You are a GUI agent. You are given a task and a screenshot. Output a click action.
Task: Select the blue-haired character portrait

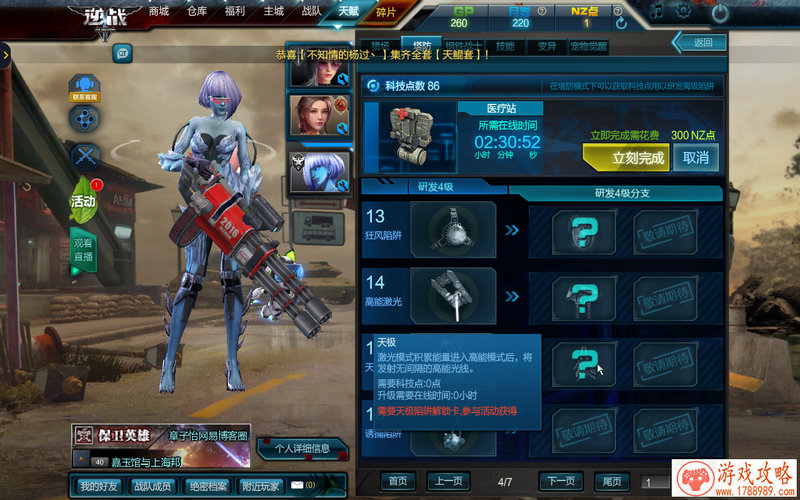[320, 170]
